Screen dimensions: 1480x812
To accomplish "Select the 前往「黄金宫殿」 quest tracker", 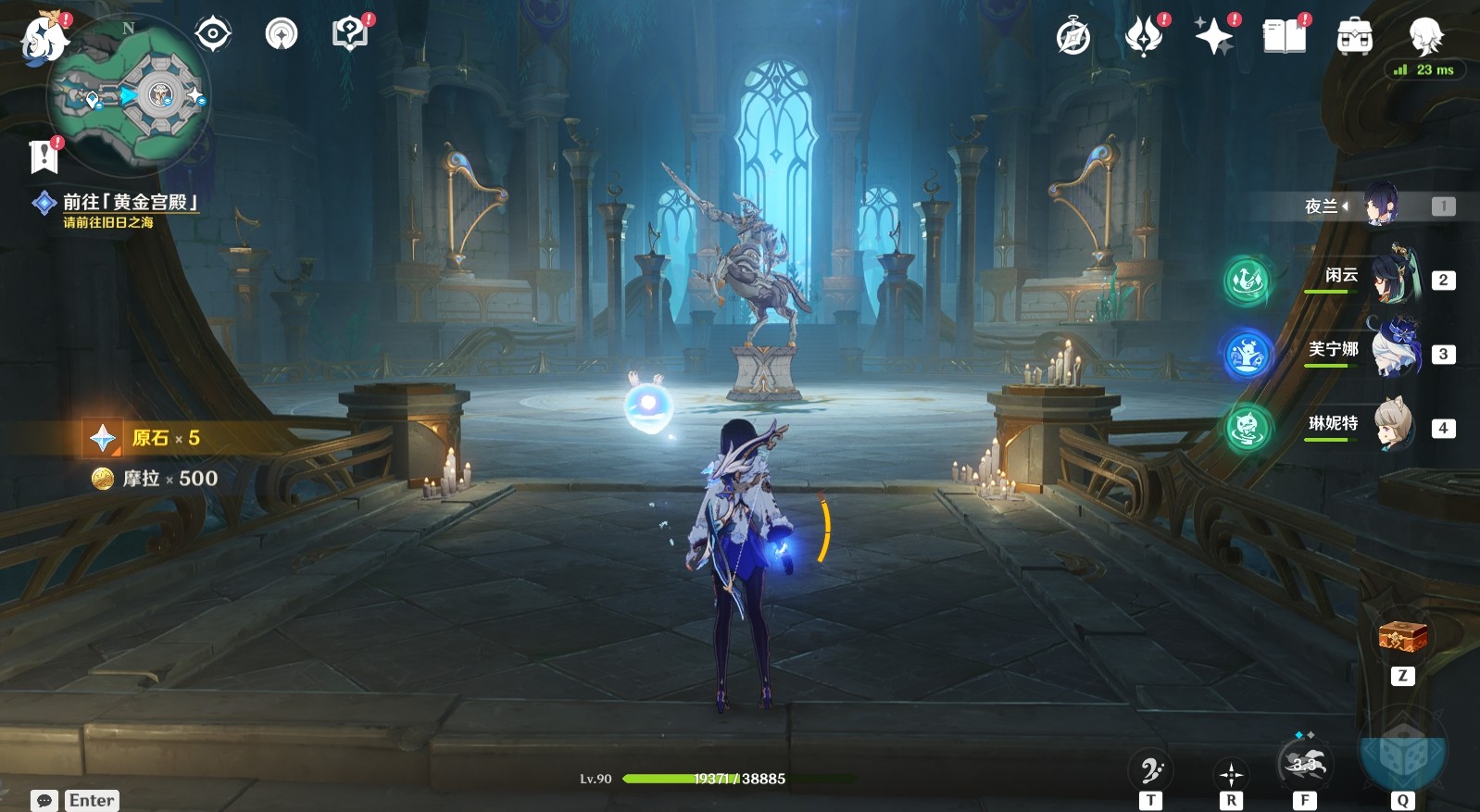I will click(129, 202).
